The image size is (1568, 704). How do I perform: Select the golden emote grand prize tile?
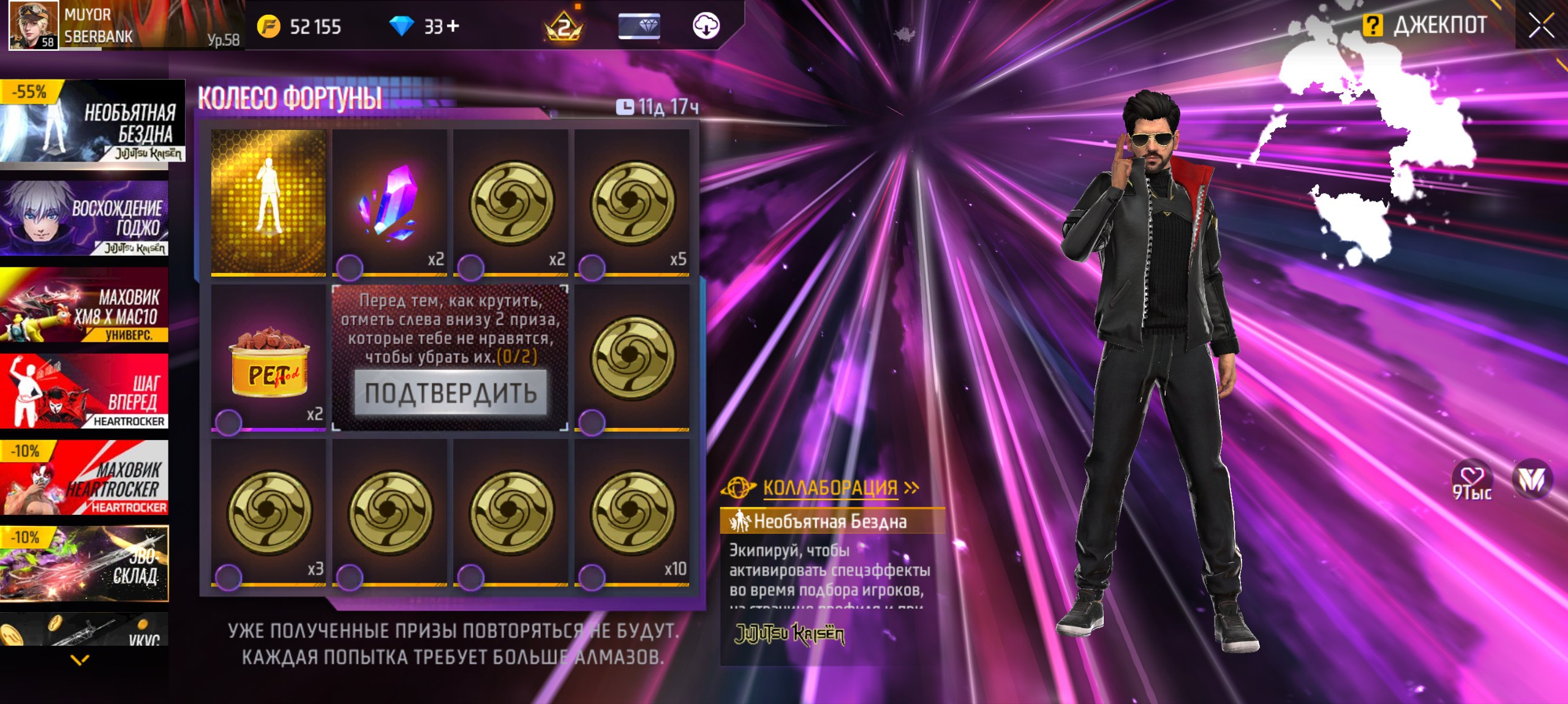pos(268,202)
